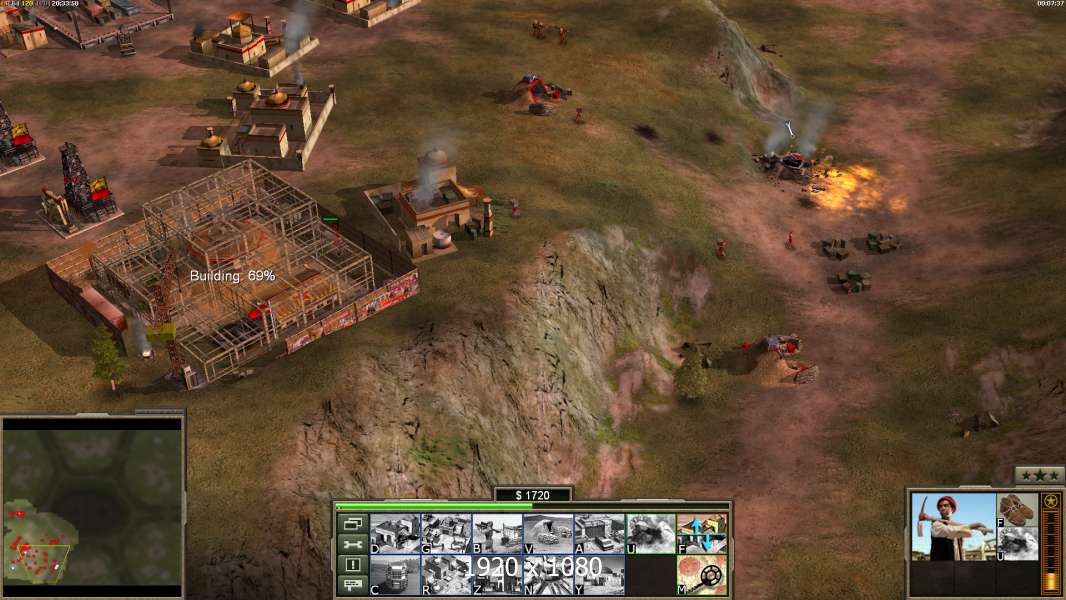Screen dimensions: 1066x600
Task: Click the bottom button on command bar's left column
Action: [352, 585]
